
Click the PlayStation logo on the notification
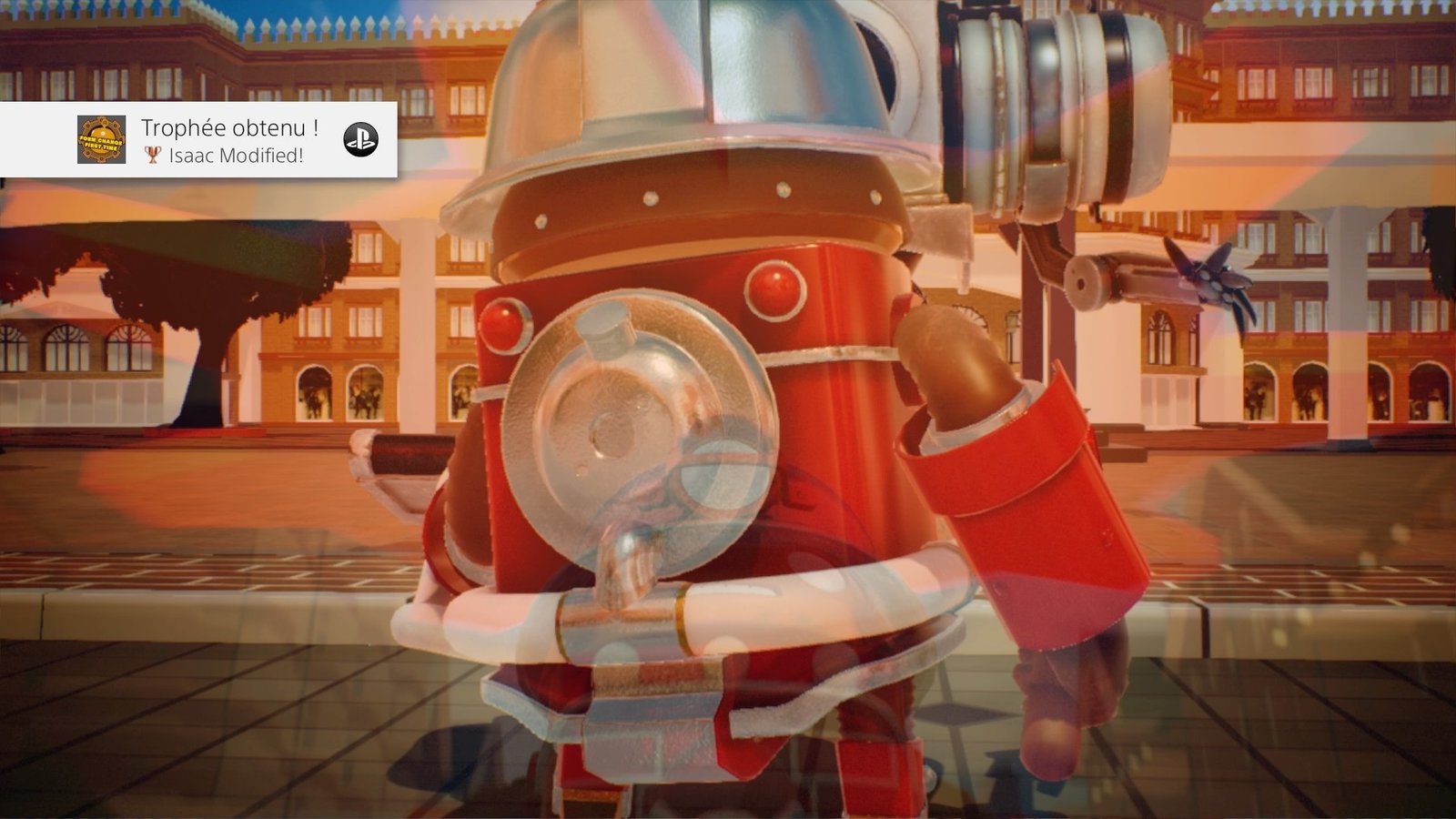(x=360, y=140)
